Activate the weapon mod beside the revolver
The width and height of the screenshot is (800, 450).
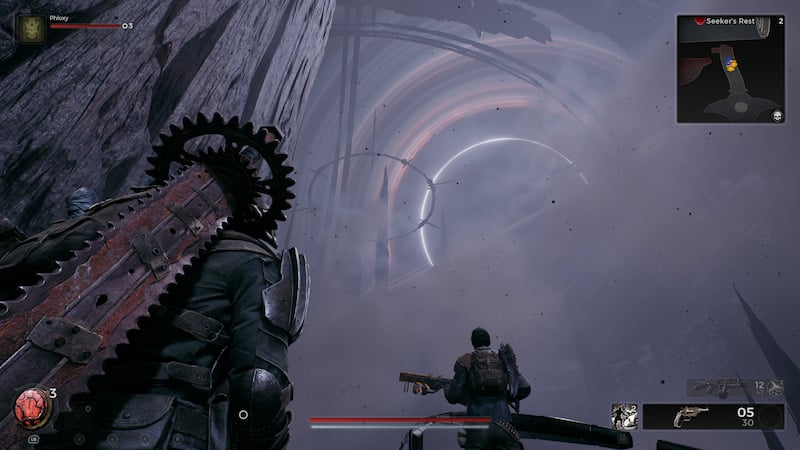tap(625, 416)
